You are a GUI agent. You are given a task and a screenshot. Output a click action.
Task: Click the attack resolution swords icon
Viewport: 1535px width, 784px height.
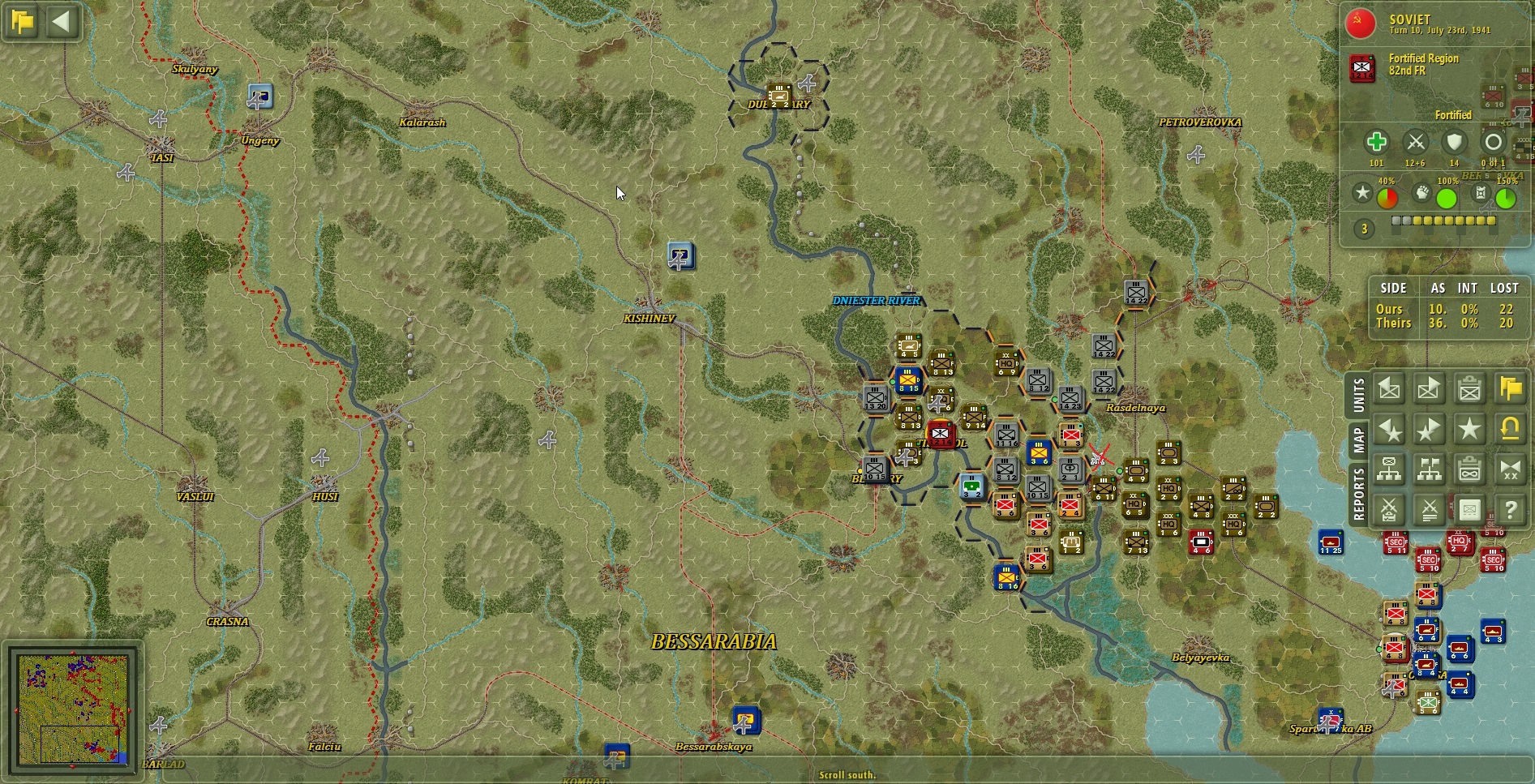tap(1430, 510)
